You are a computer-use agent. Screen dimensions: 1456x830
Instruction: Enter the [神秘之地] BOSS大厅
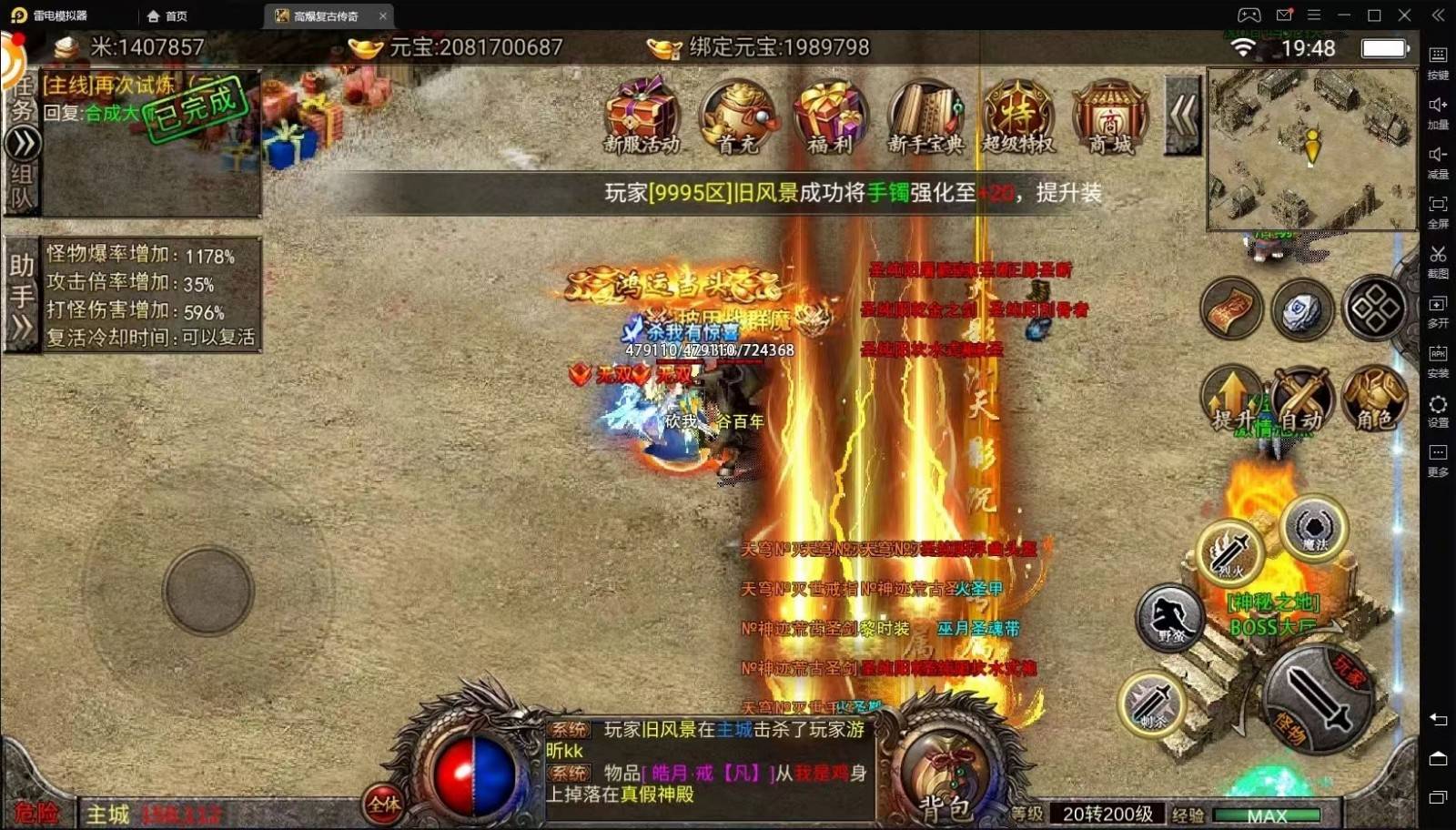(x=1274, y=612)
